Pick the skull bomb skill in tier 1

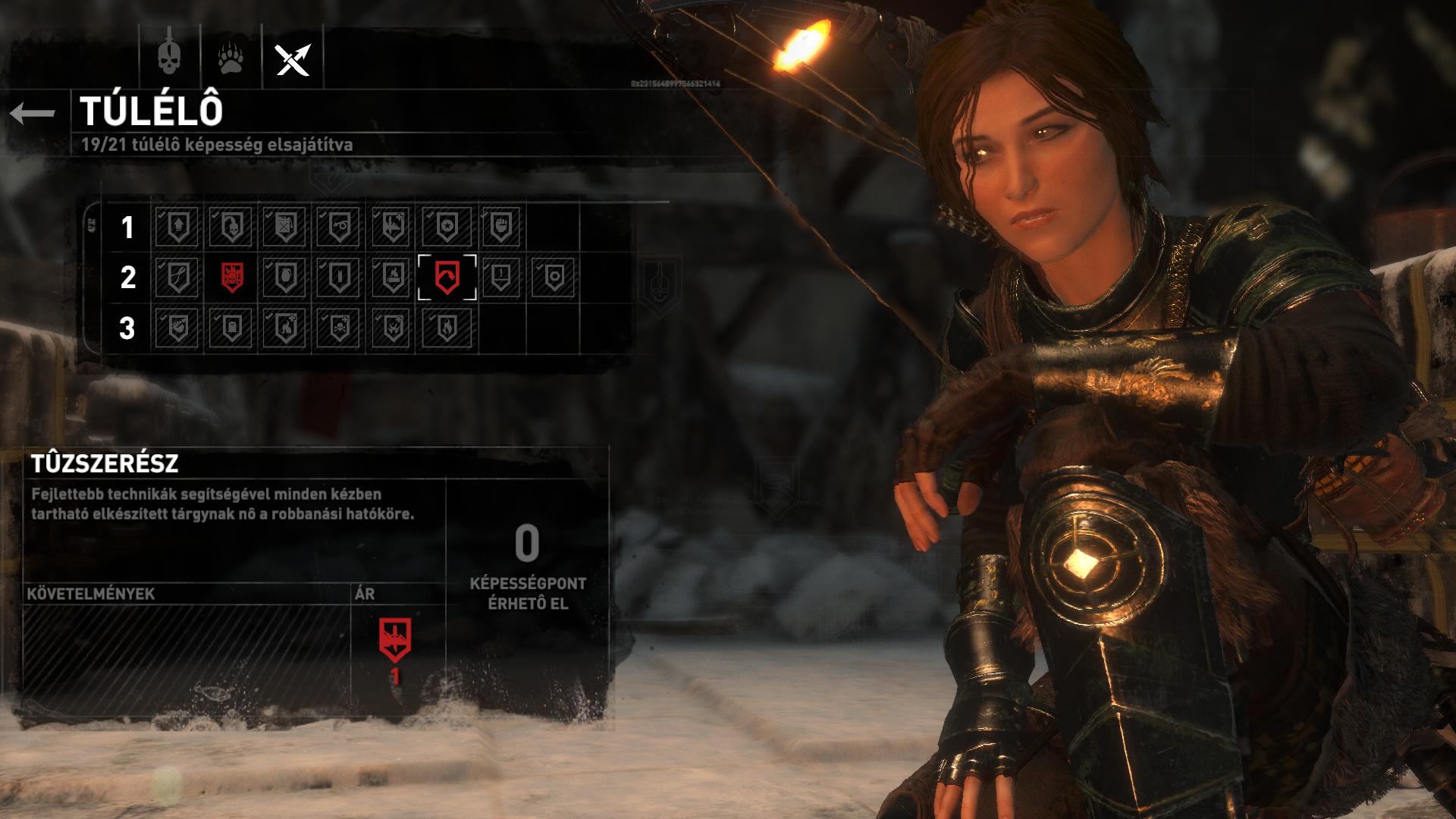(232, 226)
